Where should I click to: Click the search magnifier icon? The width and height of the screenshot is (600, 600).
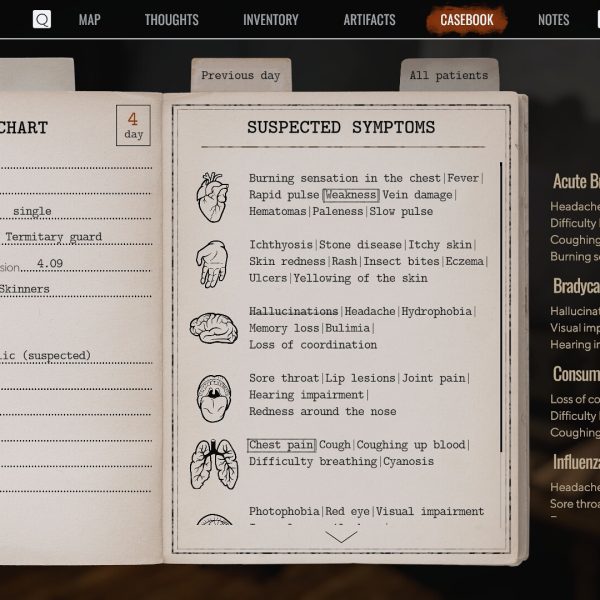(x=42, y=20)
